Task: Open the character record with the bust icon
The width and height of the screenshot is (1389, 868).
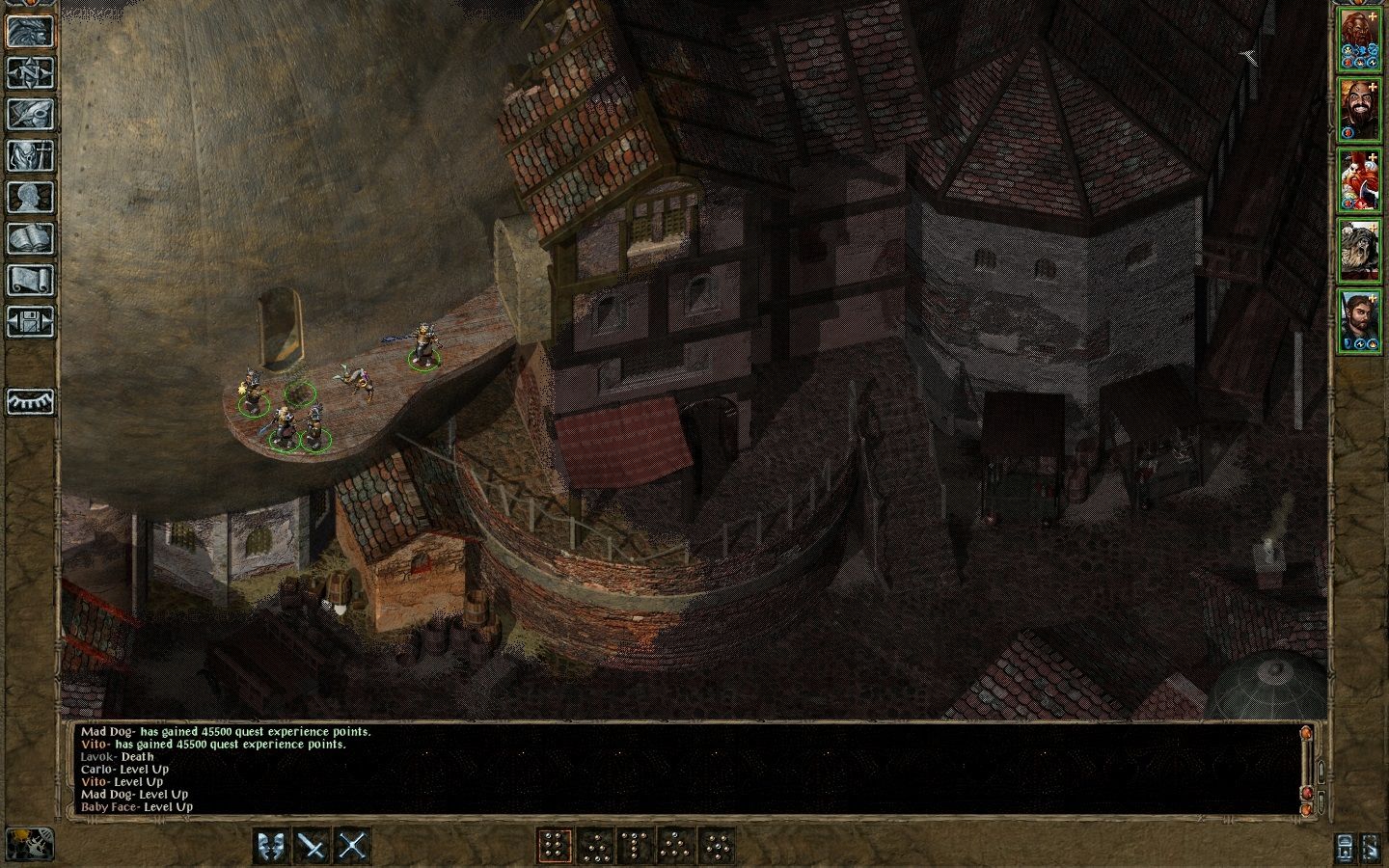Action: (x=30, y=197)
